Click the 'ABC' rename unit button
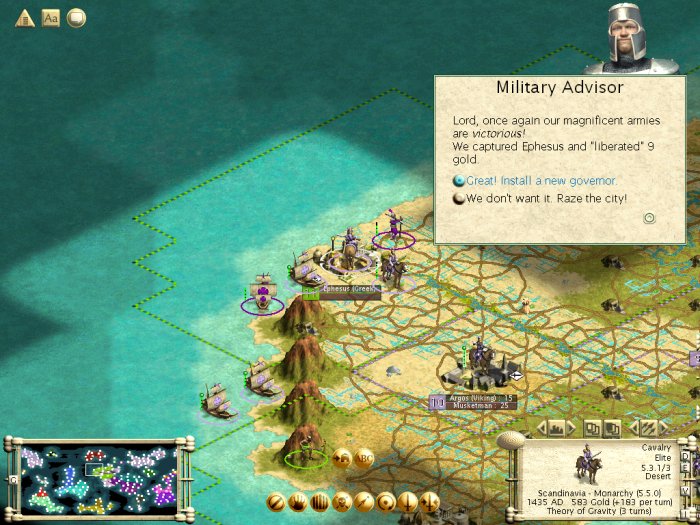Screen dimensions: 700x525 363,458
